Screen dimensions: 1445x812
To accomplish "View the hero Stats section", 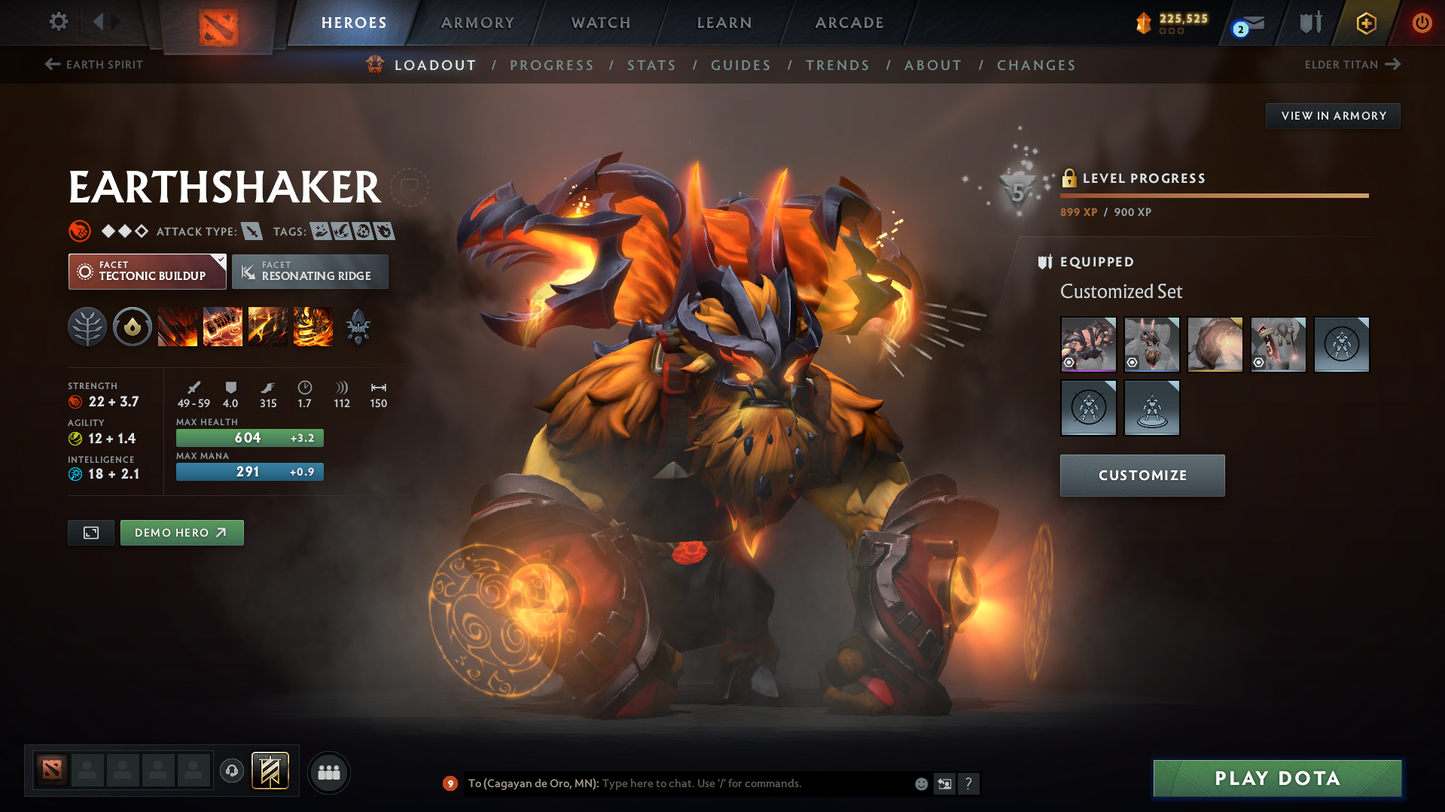I will 651,65.
